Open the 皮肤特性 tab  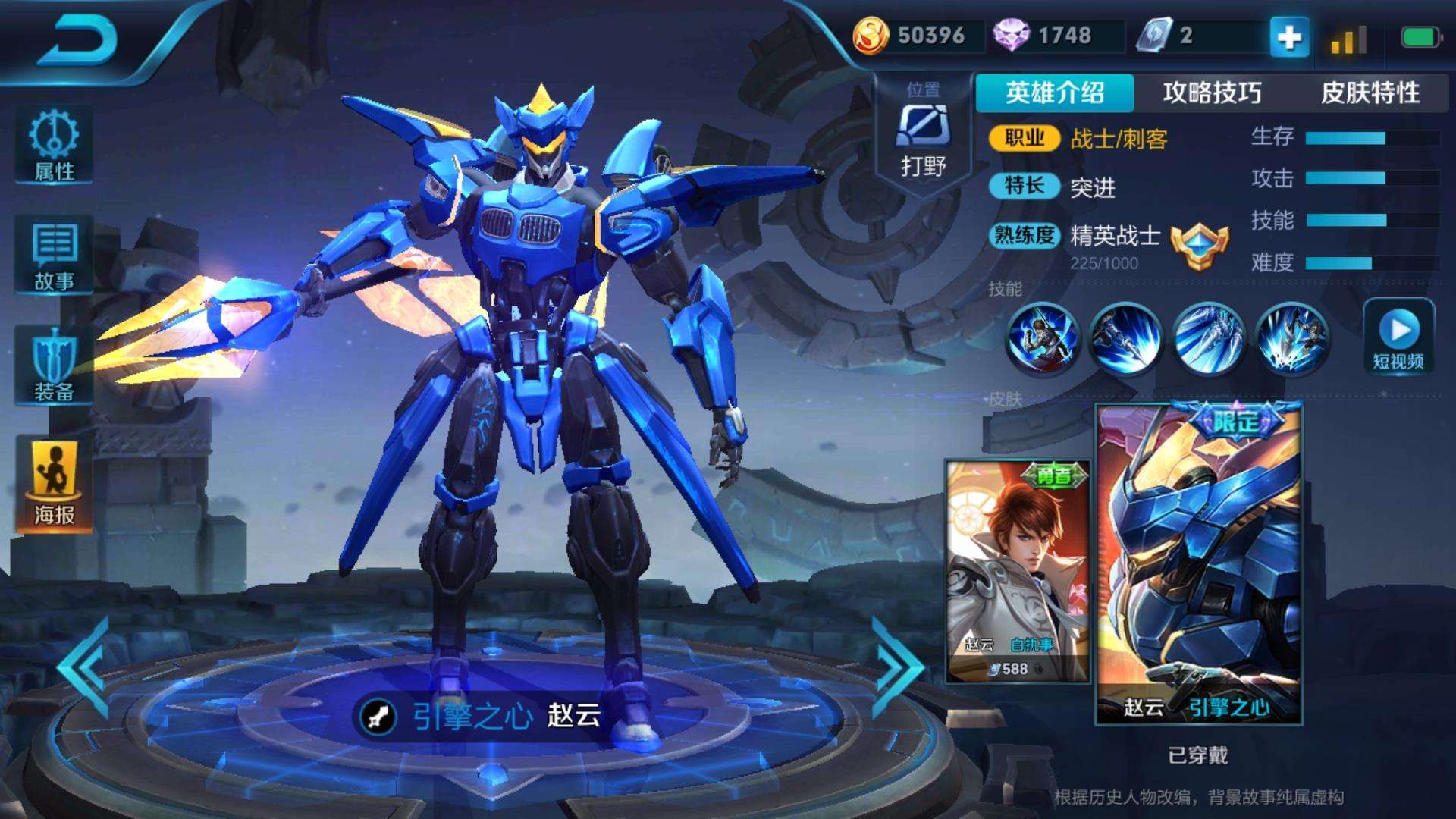click(x=1370, y=93)
